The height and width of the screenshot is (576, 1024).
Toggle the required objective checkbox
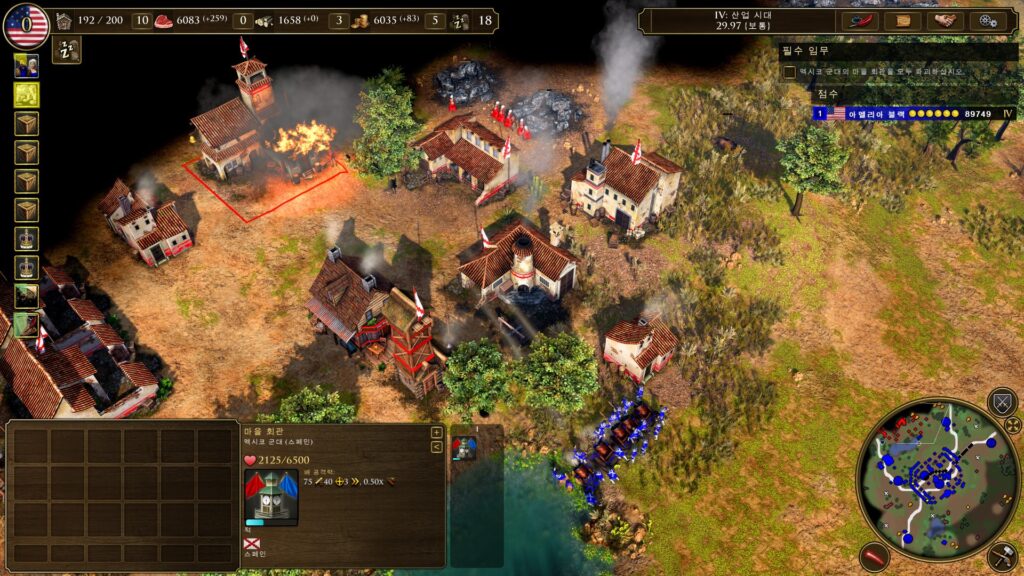(790, 72)
